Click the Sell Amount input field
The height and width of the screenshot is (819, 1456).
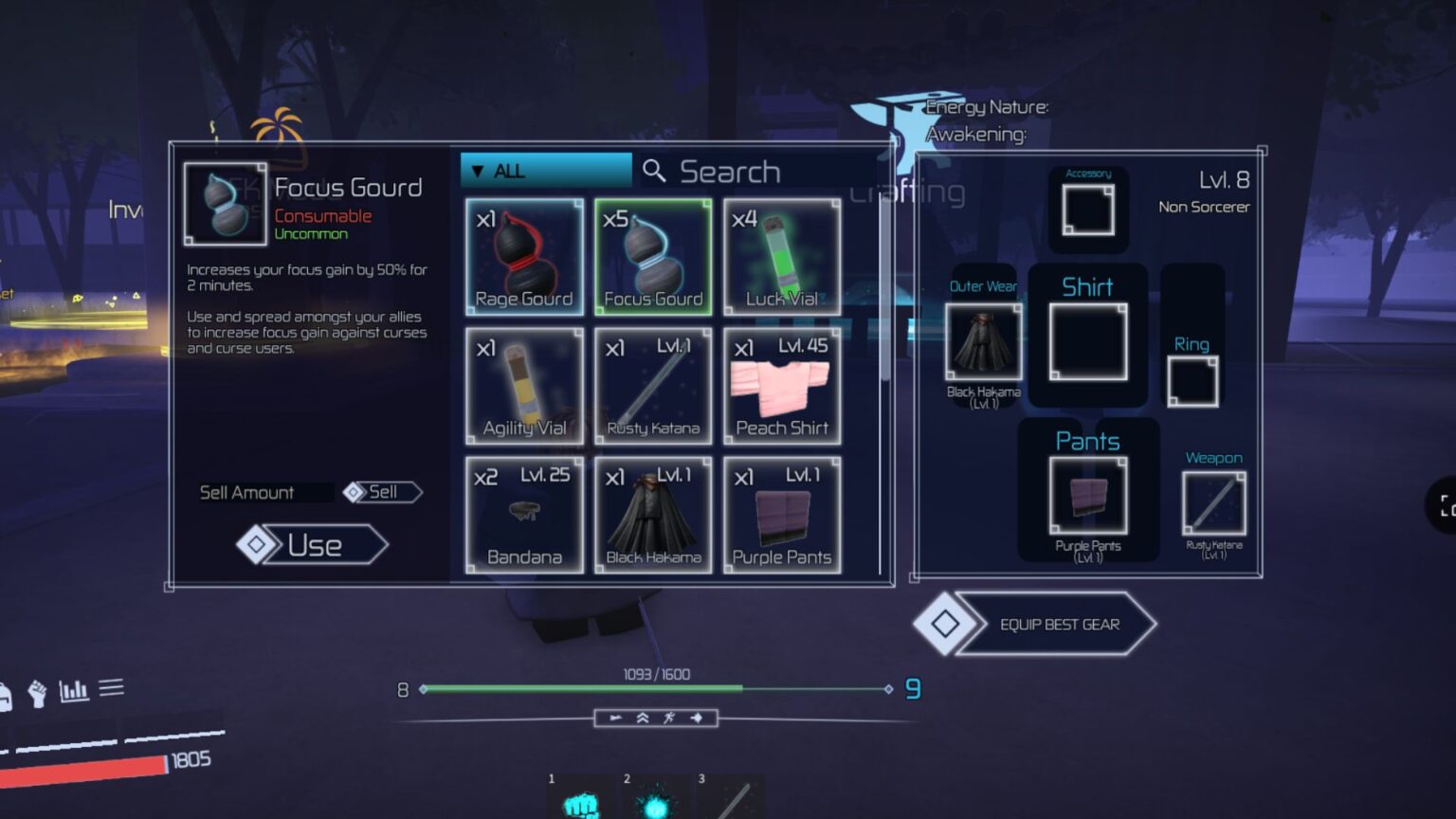click(x=265, y=492)
